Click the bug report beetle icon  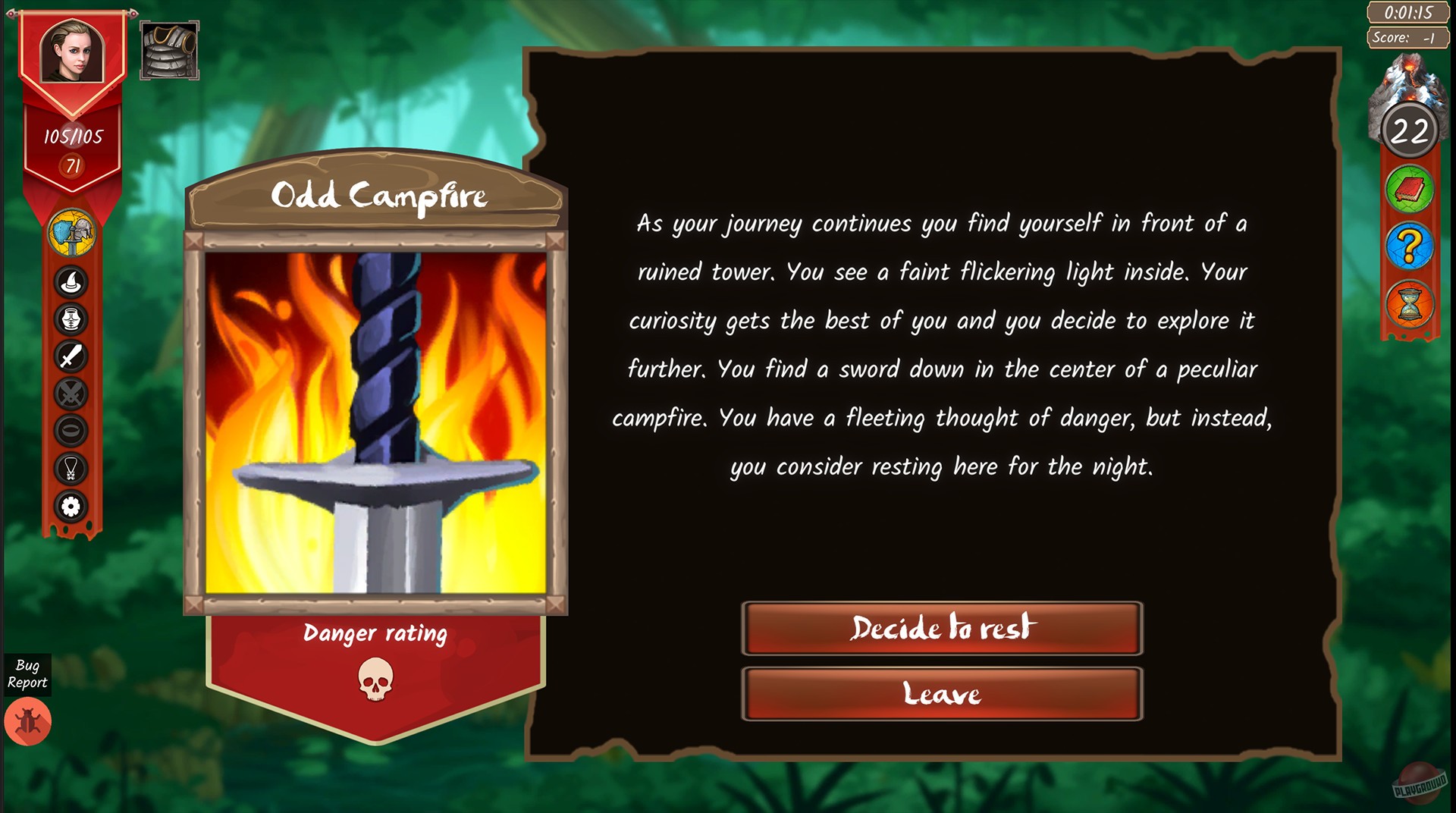point(29,721)
